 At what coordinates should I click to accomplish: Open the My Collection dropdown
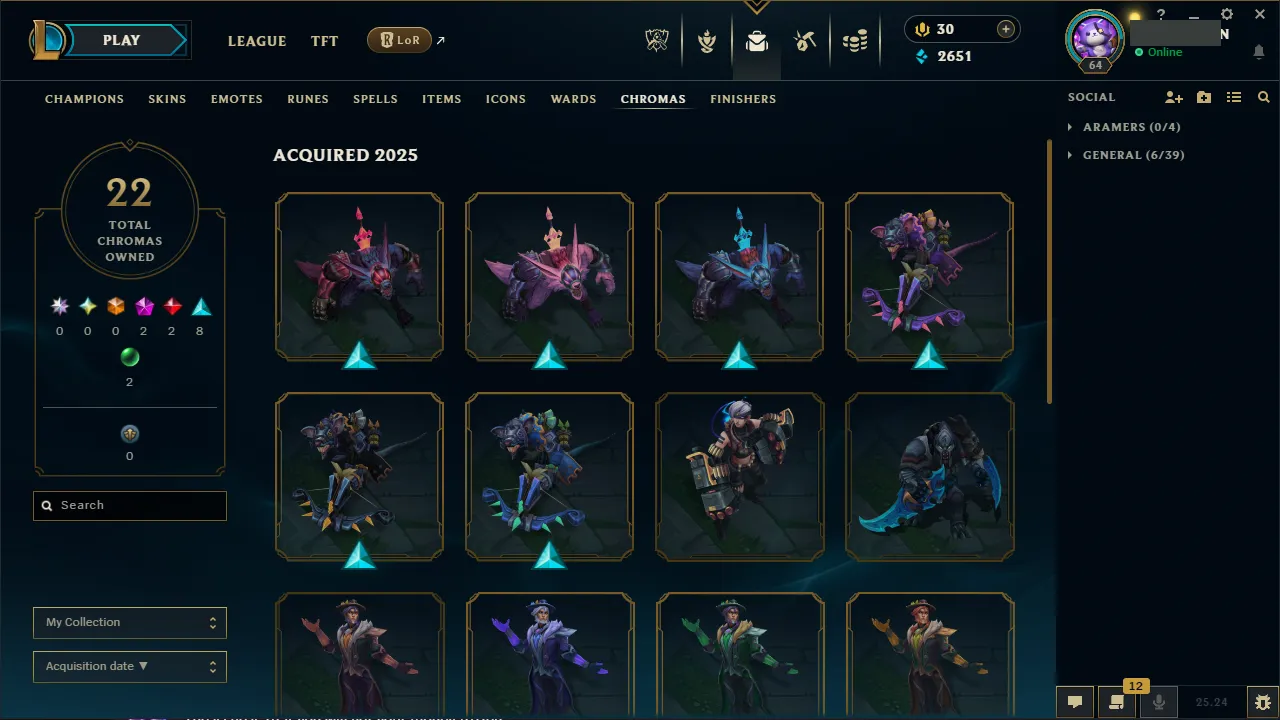129,622
